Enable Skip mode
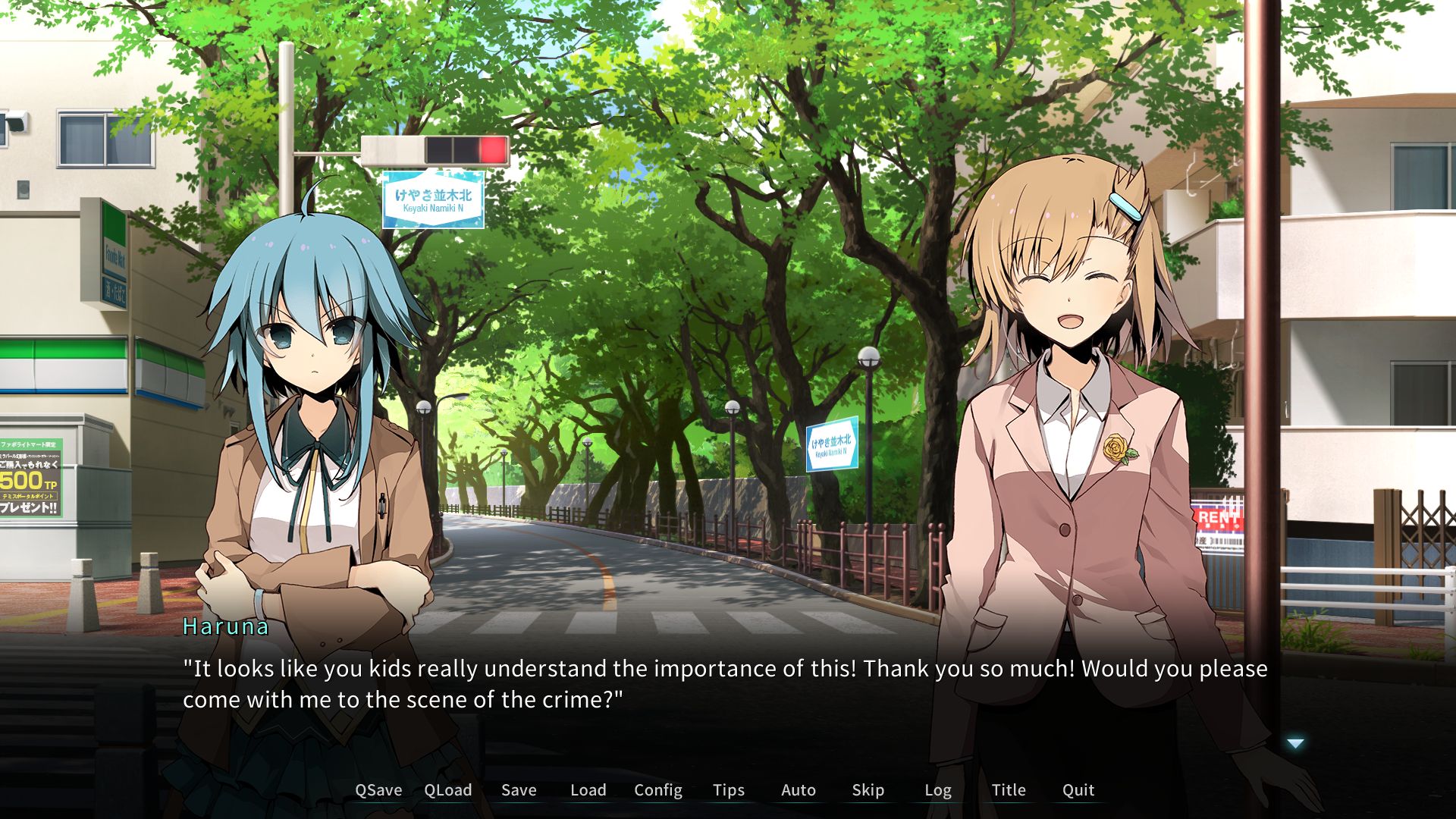Viewport: 1456px width, 819px height. click(868, 790)
